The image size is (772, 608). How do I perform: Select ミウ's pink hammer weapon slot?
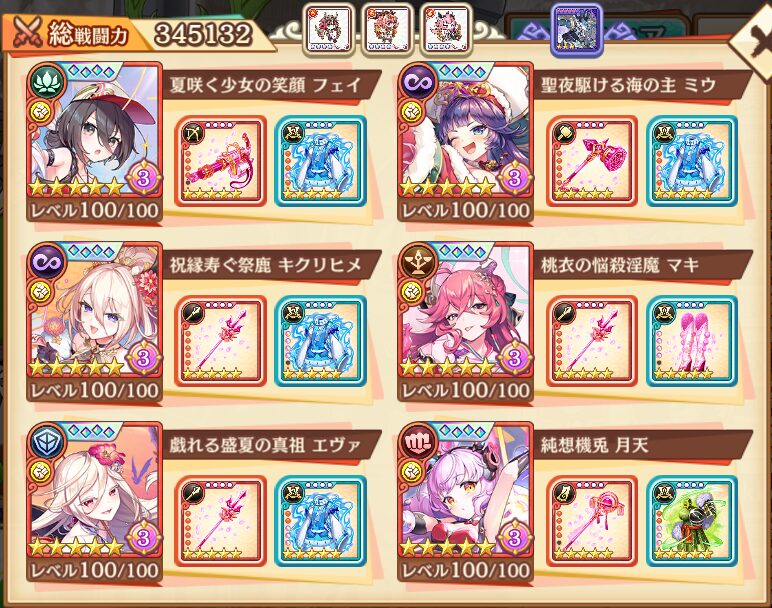pyautogui.click(x=592, y=160)
